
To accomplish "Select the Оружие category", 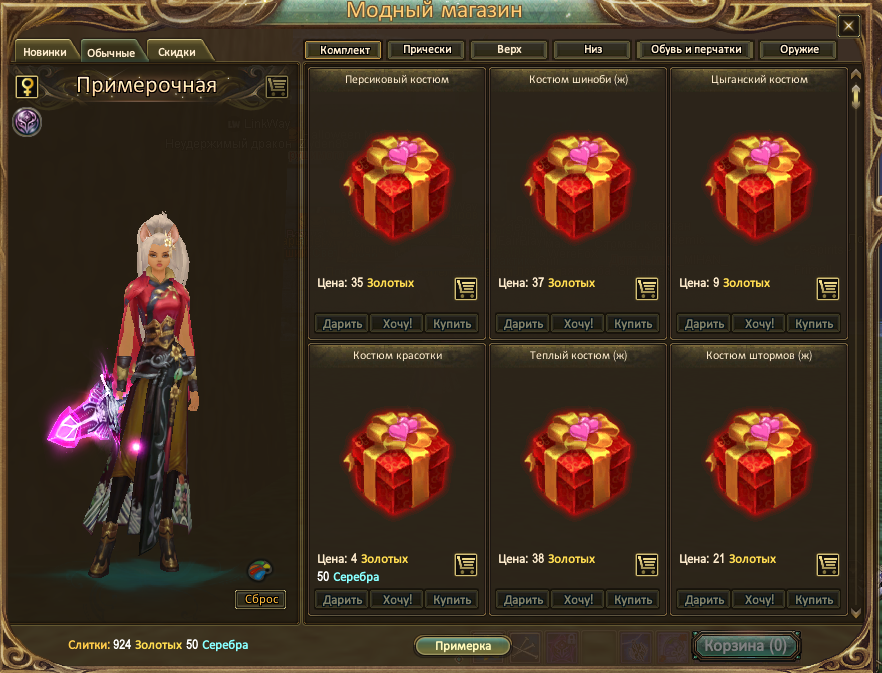I will click(x=798, y=49).
